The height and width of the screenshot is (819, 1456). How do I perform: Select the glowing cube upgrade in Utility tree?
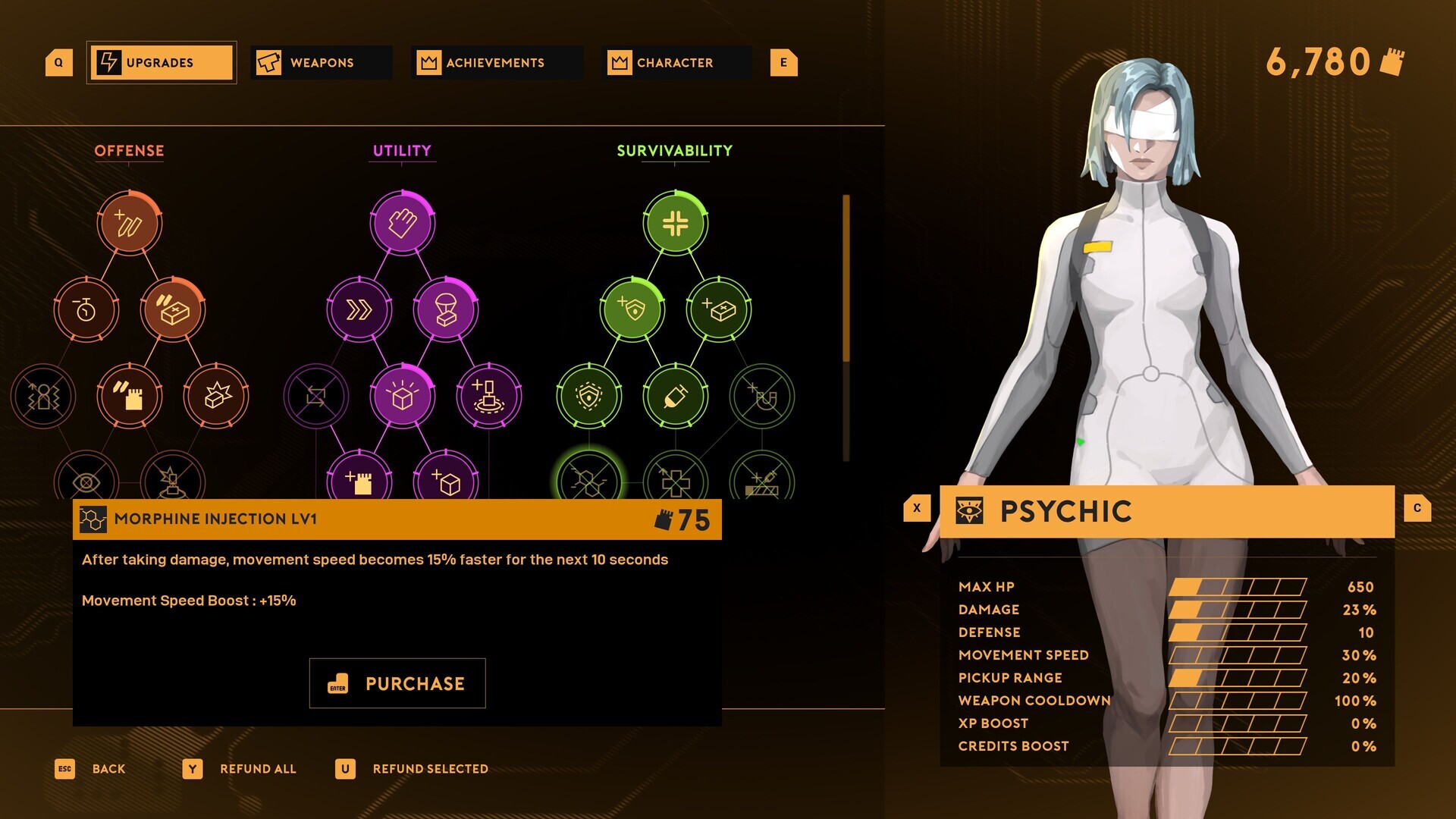tap(403, 395)
